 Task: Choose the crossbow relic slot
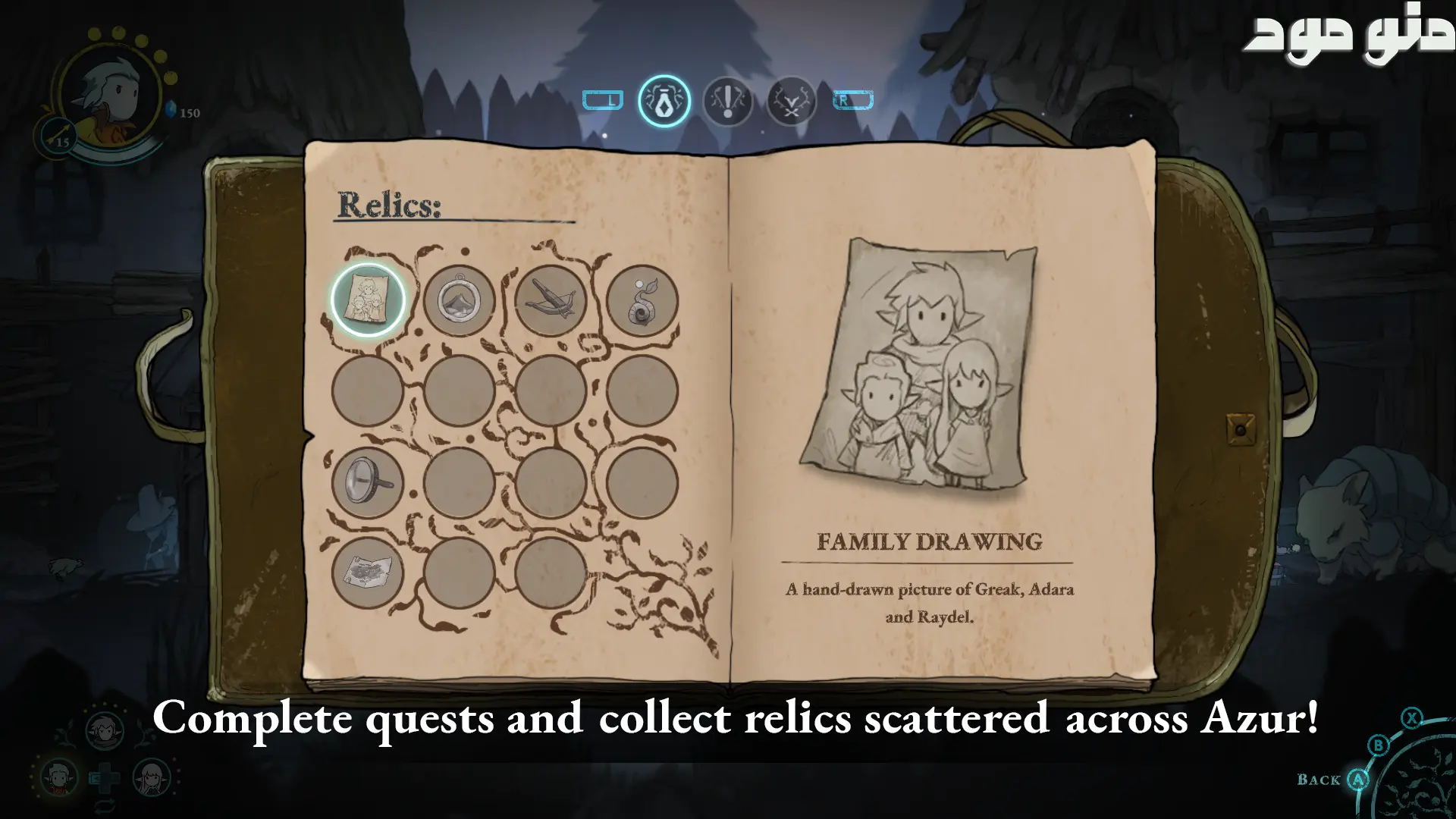click(551, 300)
